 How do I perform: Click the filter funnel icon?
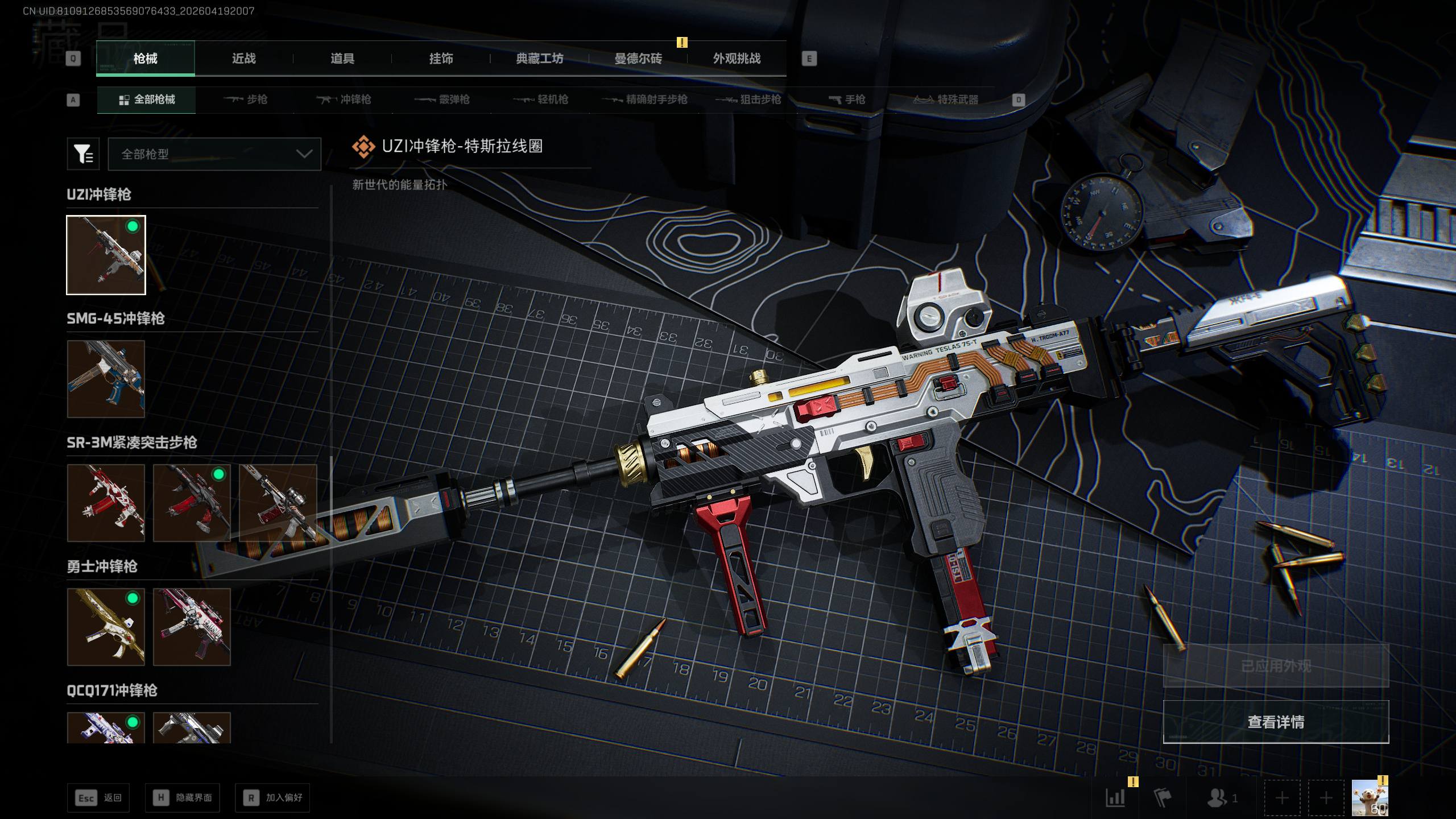click(x=83, y=154)
